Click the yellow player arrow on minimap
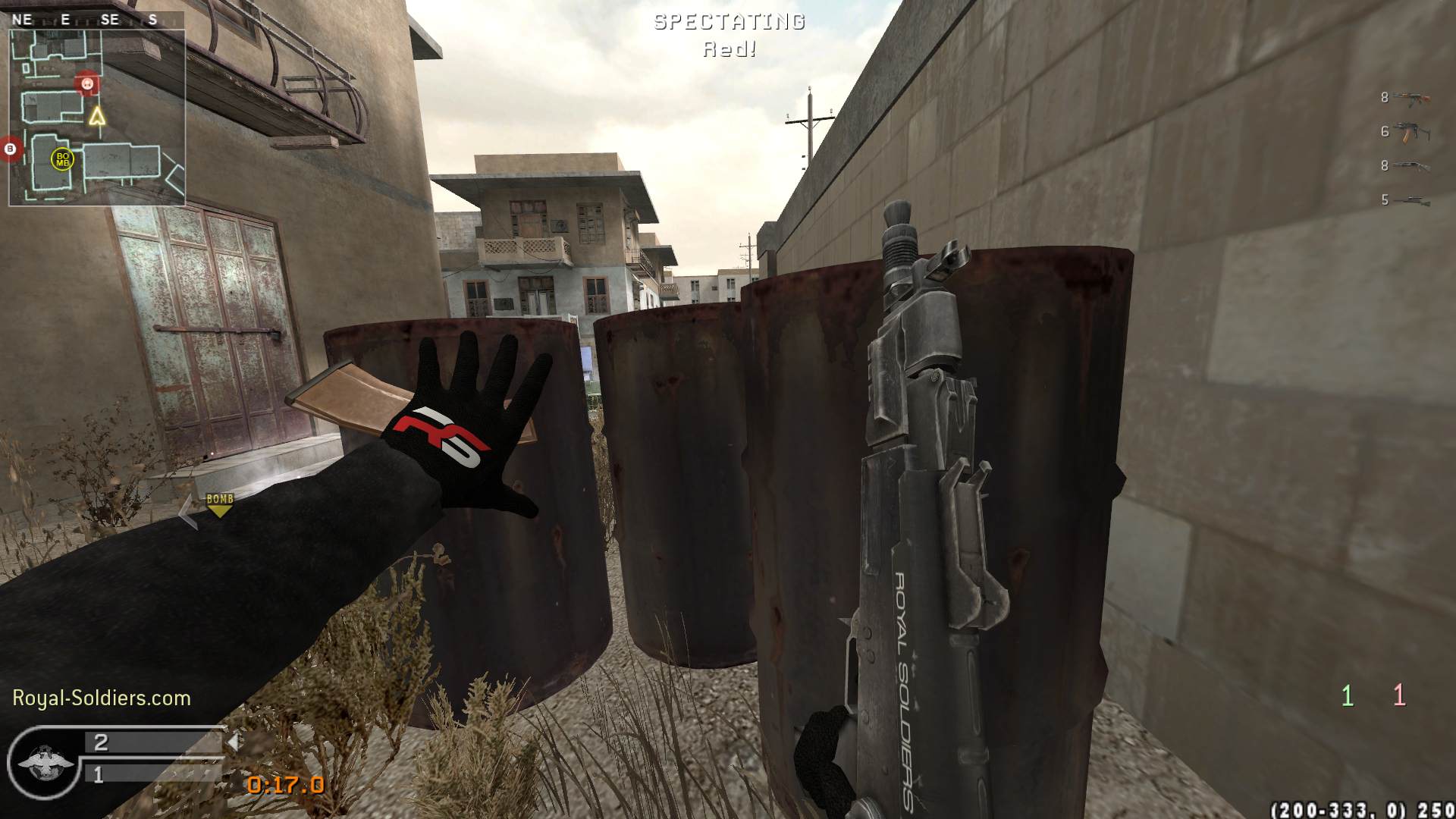This screenshot has width=1456, height=819. coord(96,116)
